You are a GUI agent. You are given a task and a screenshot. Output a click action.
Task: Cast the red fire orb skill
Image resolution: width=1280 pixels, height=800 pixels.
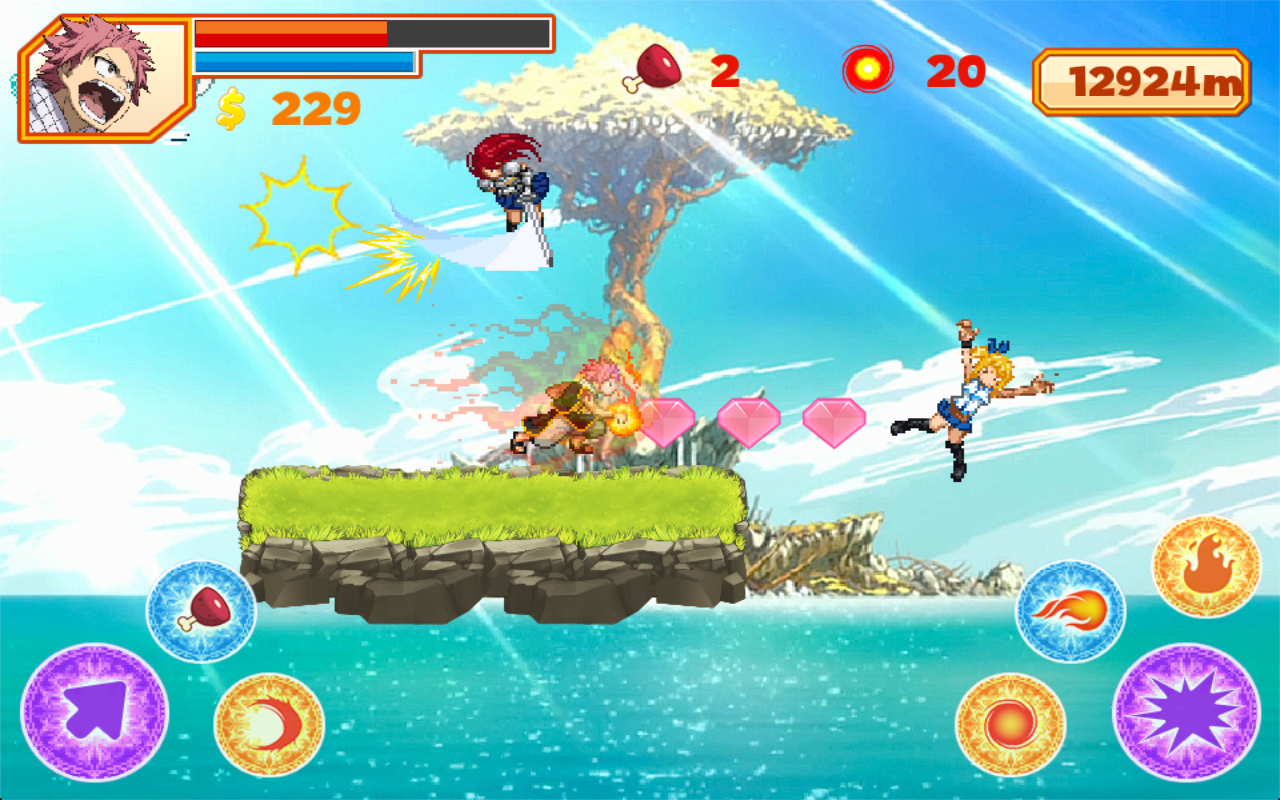[1010, 725]
